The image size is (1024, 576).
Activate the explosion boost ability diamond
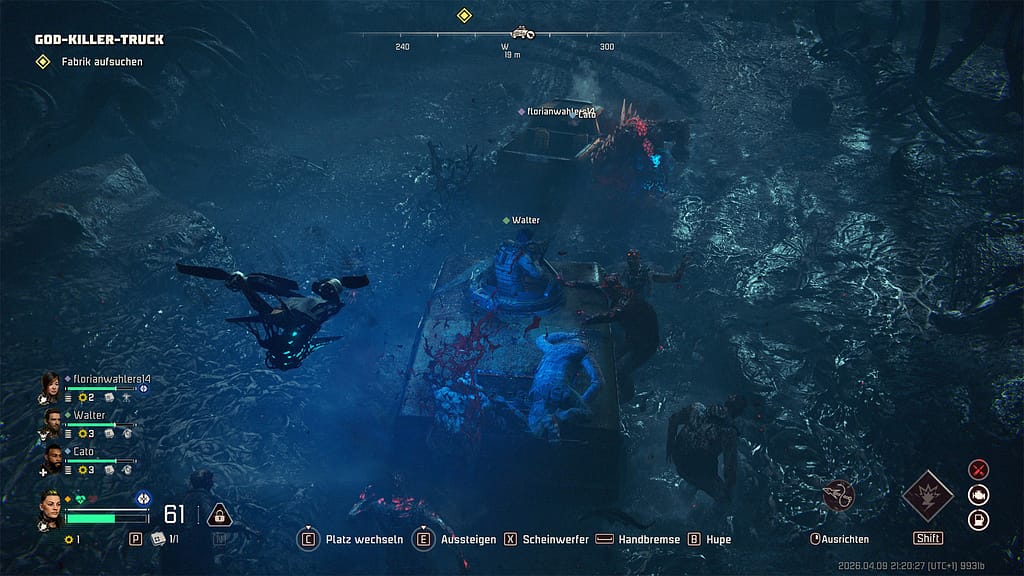coord(927,496)
